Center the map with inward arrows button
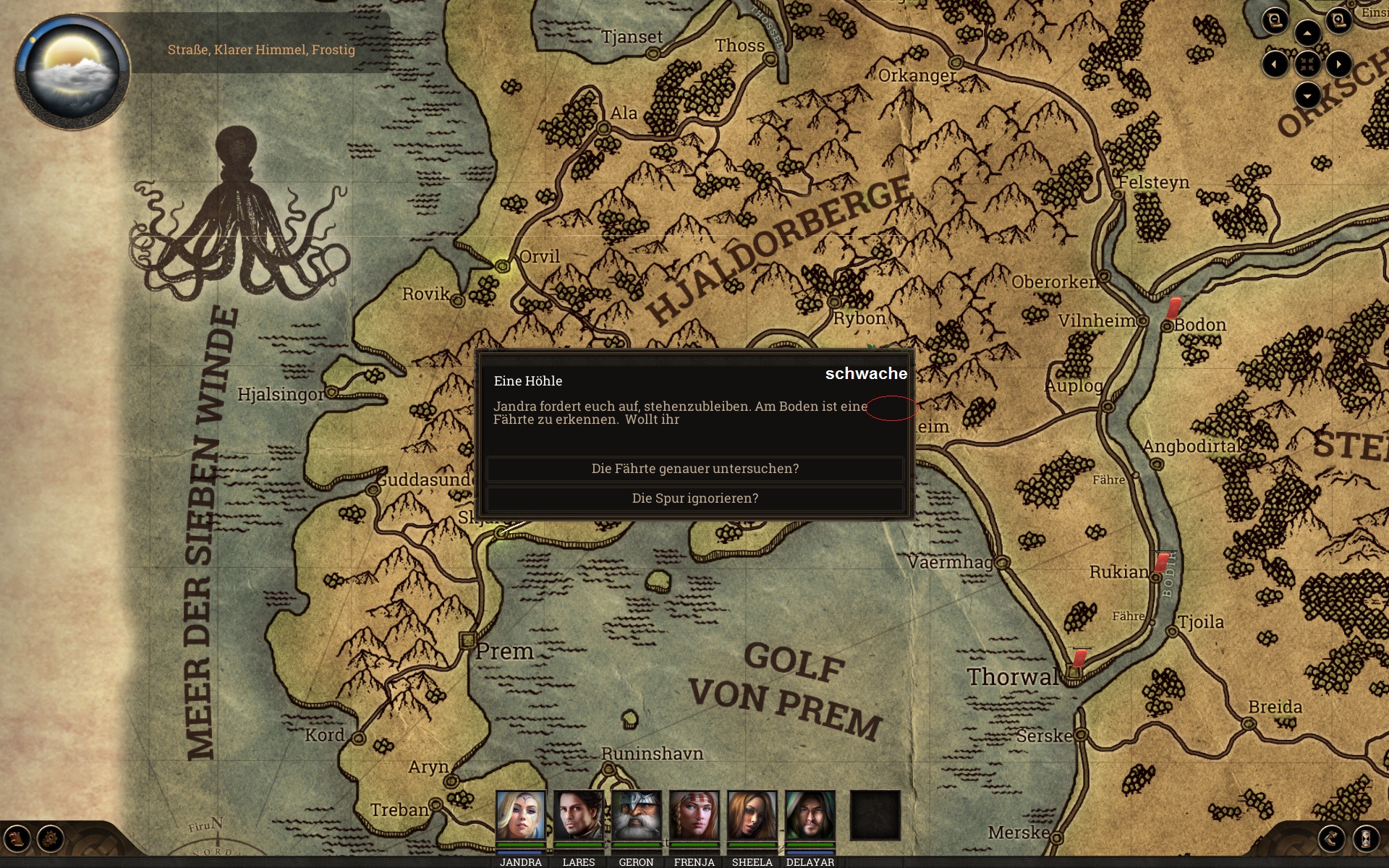This screenshot has width=1389, height=868. (x=1307, y=64)
